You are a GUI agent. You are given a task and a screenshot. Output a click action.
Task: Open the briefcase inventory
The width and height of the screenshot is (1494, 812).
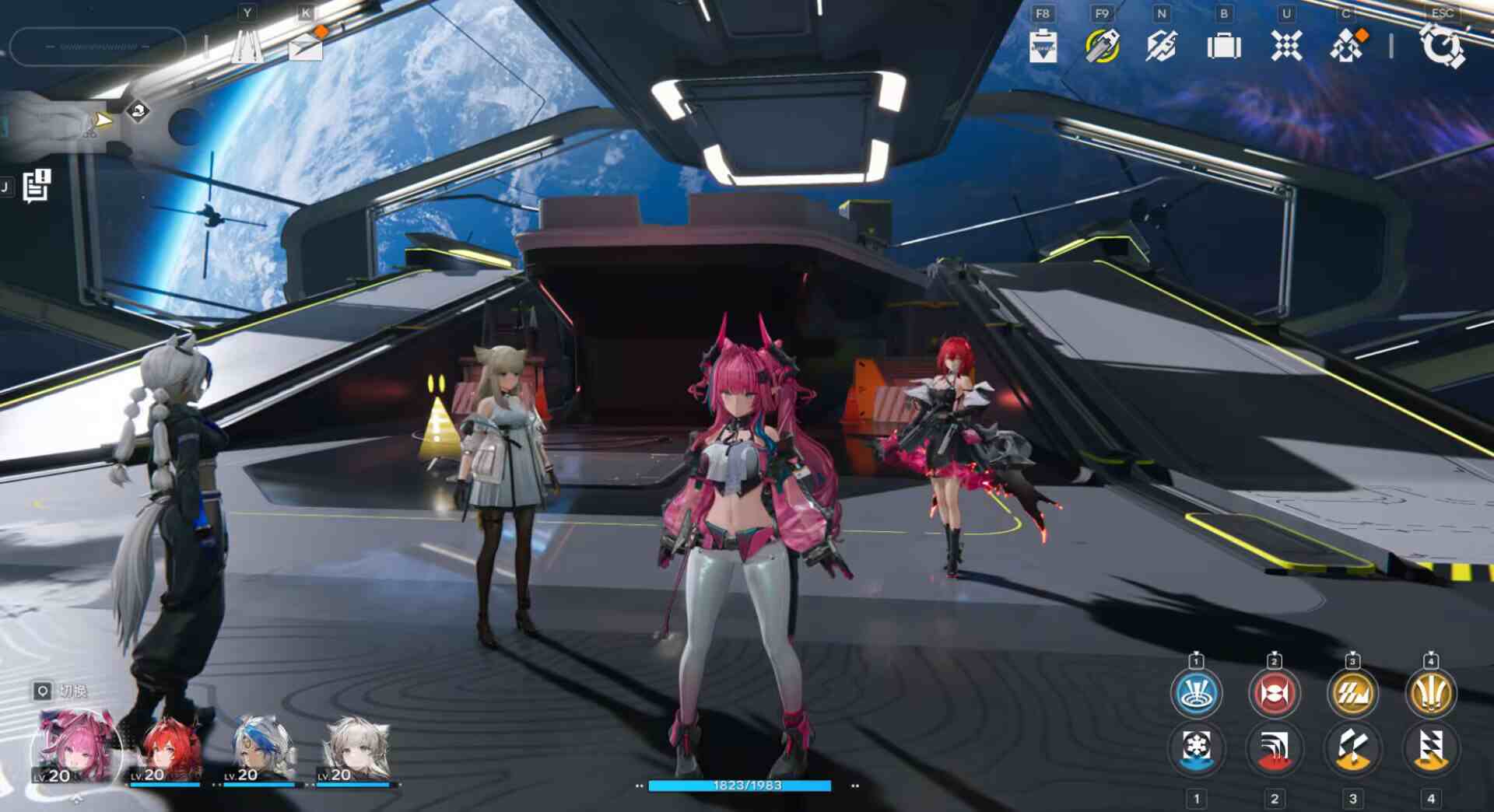(x=1224, y=47)
